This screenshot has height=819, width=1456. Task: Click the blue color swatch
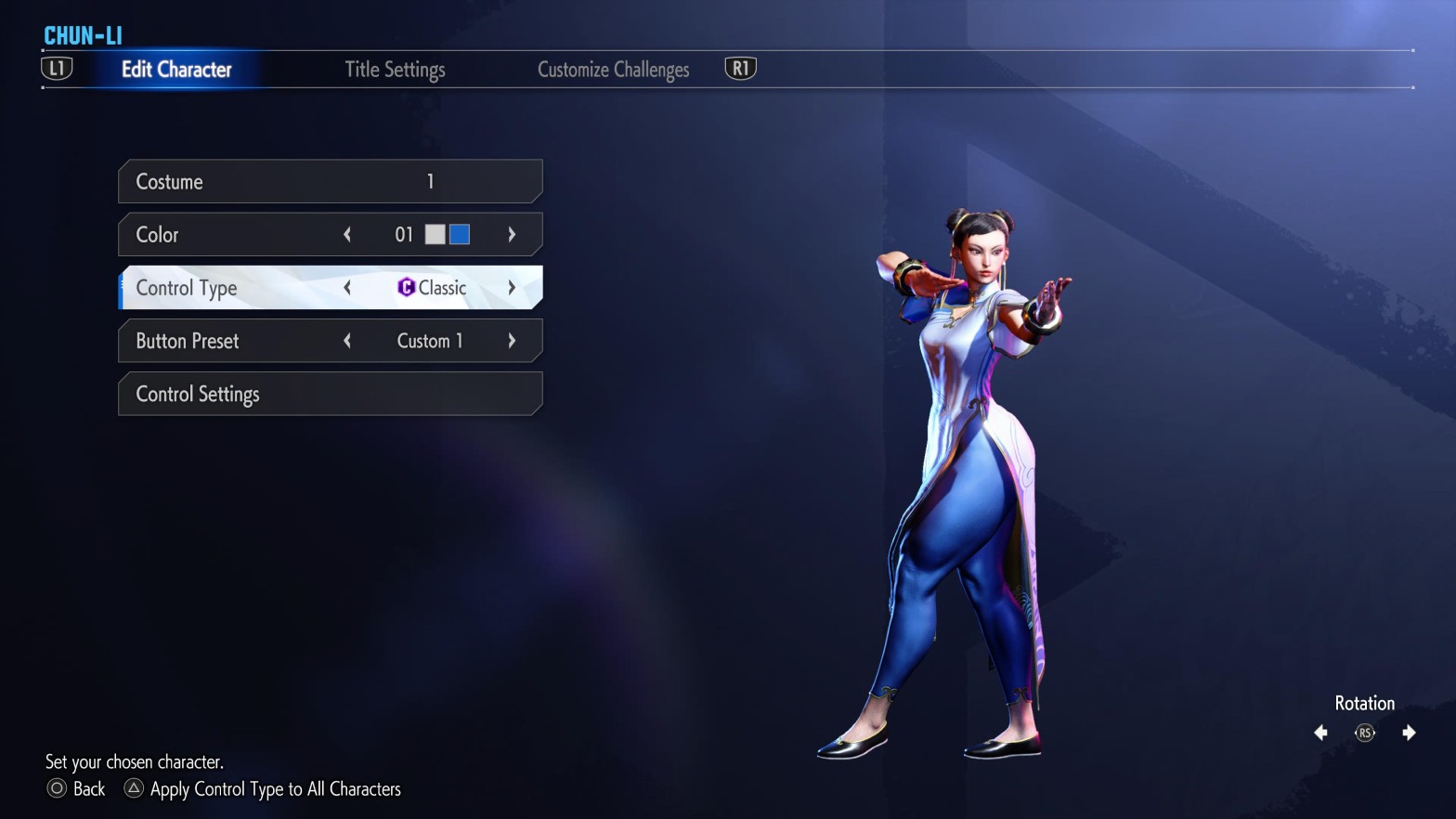459,234
